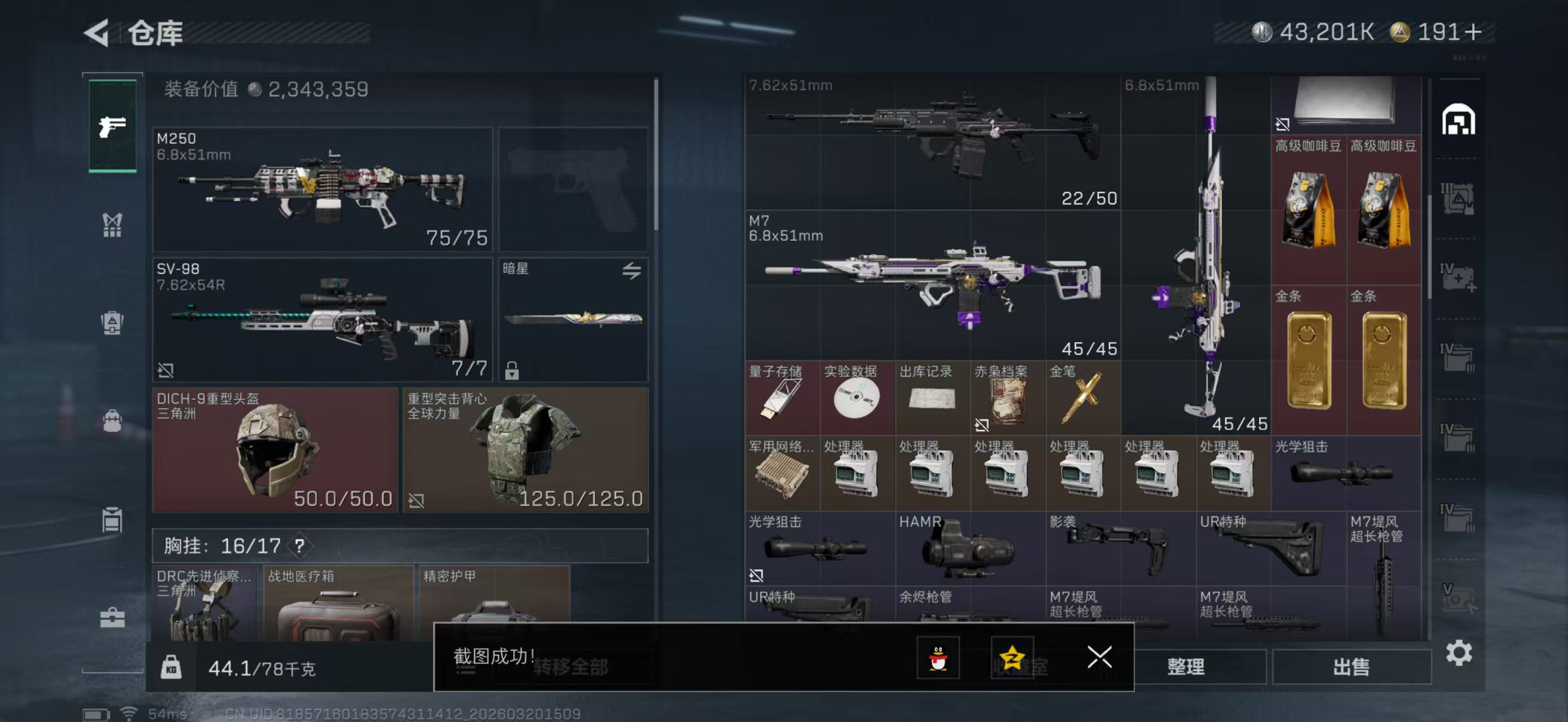This screenshot has width=1568, height=722.
Task: Click the 整理 sort button
Action: (x=1185, y=667)
